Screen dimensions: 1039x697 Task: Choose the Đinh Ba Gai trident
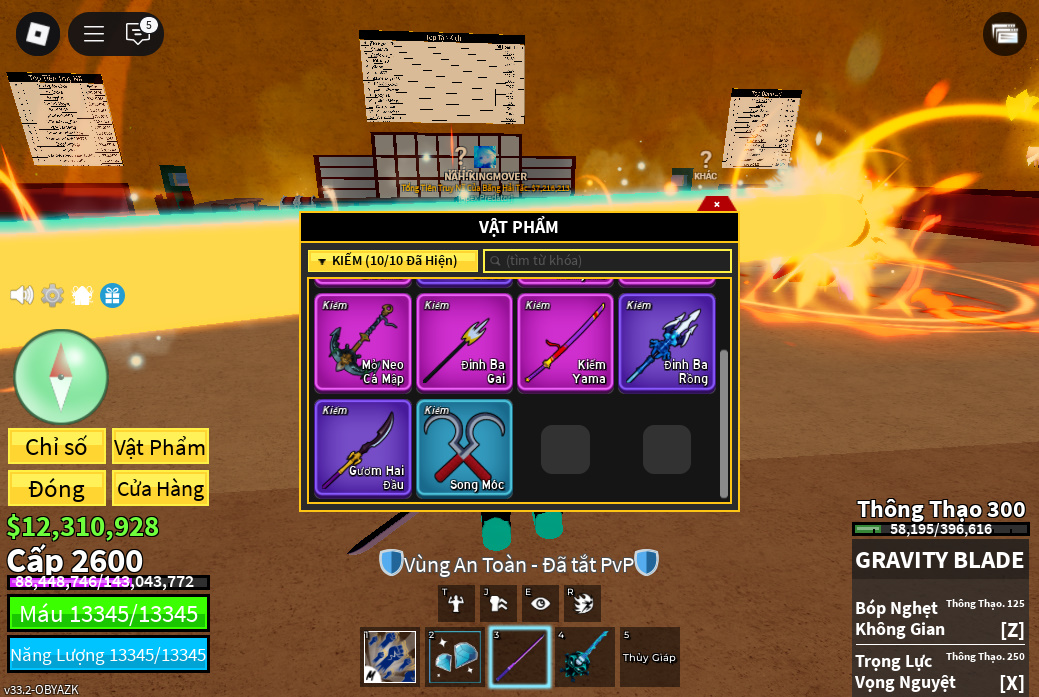click(x=464, y=342)
